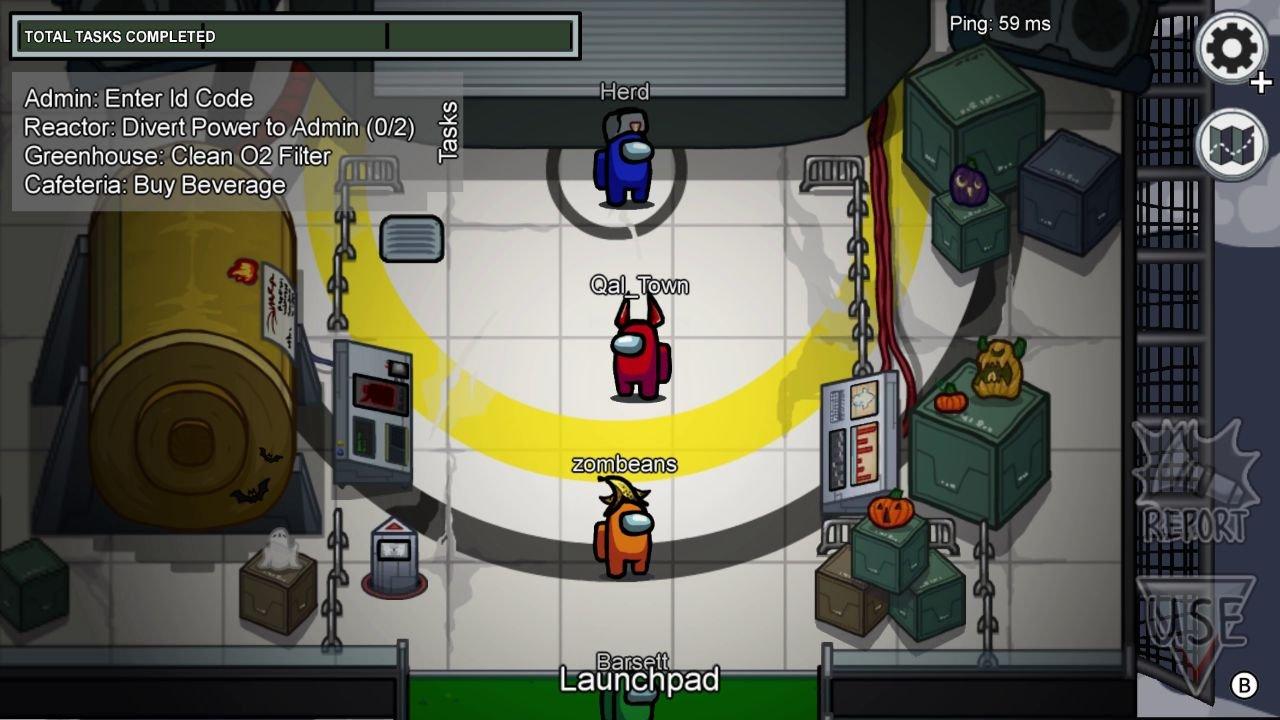1280x720 pixels.
Task: Click the Cafeteria: Buy Beverage task
Action: tap(156, 185)
